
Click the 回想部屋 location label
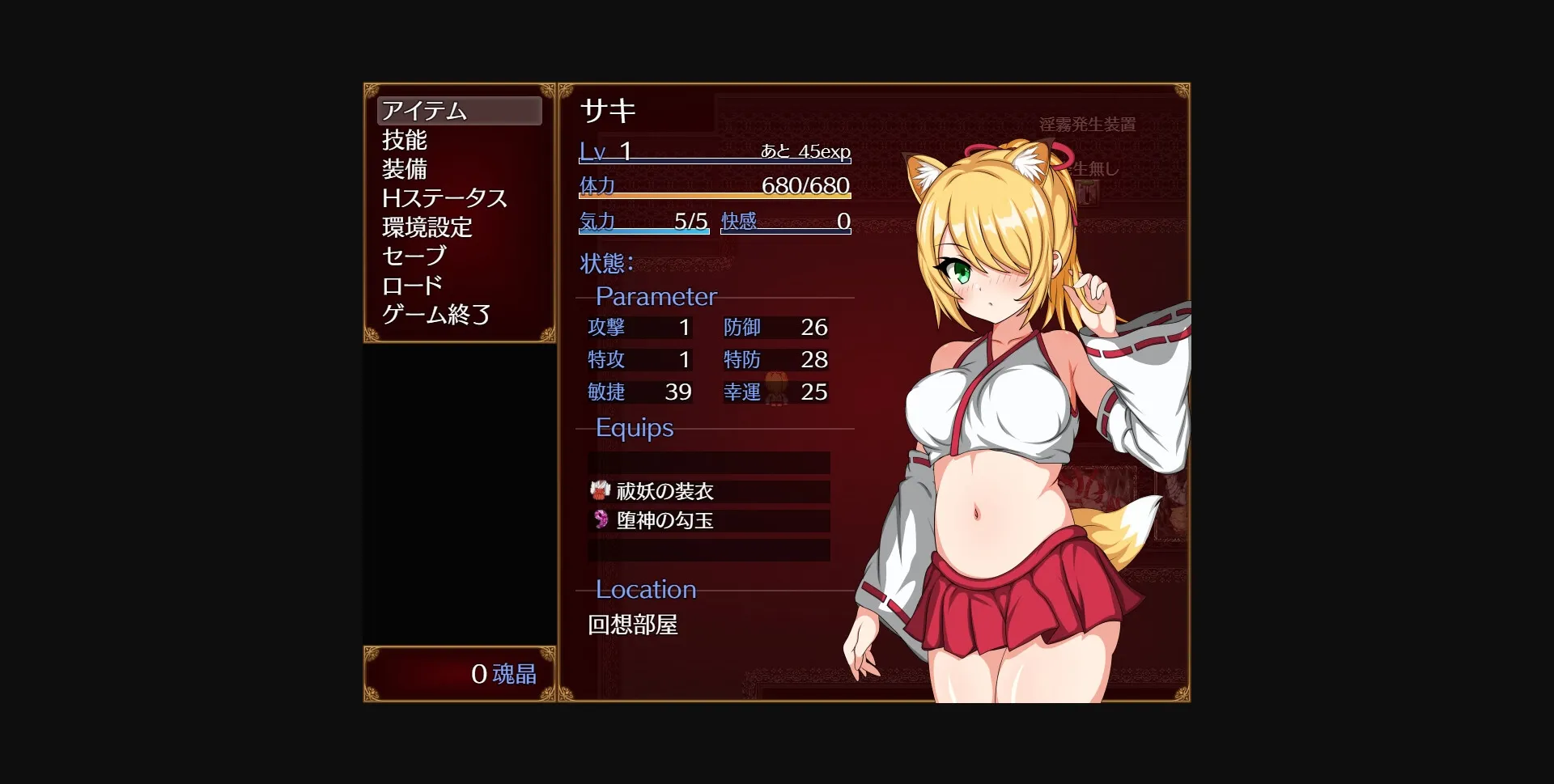pos(631,625)
